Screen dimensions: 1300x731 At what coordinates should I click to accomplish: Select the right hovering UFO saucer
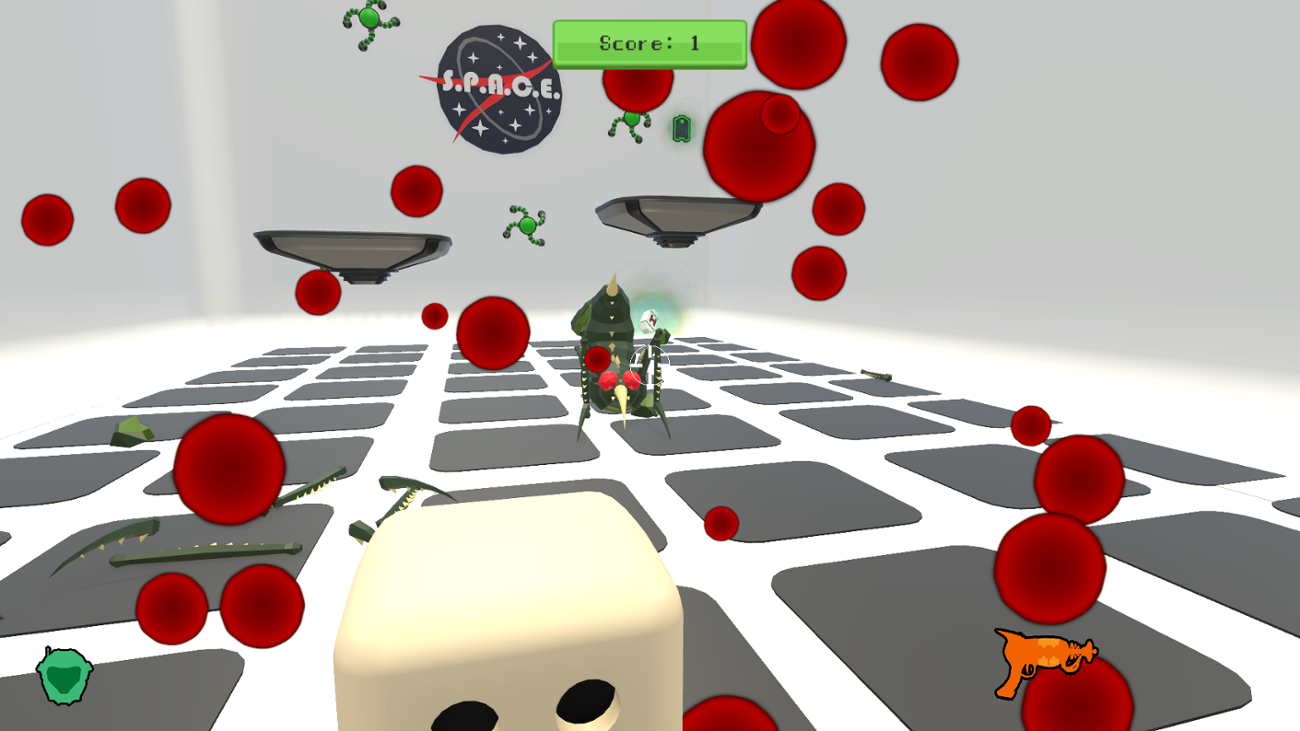coord(678,215)
